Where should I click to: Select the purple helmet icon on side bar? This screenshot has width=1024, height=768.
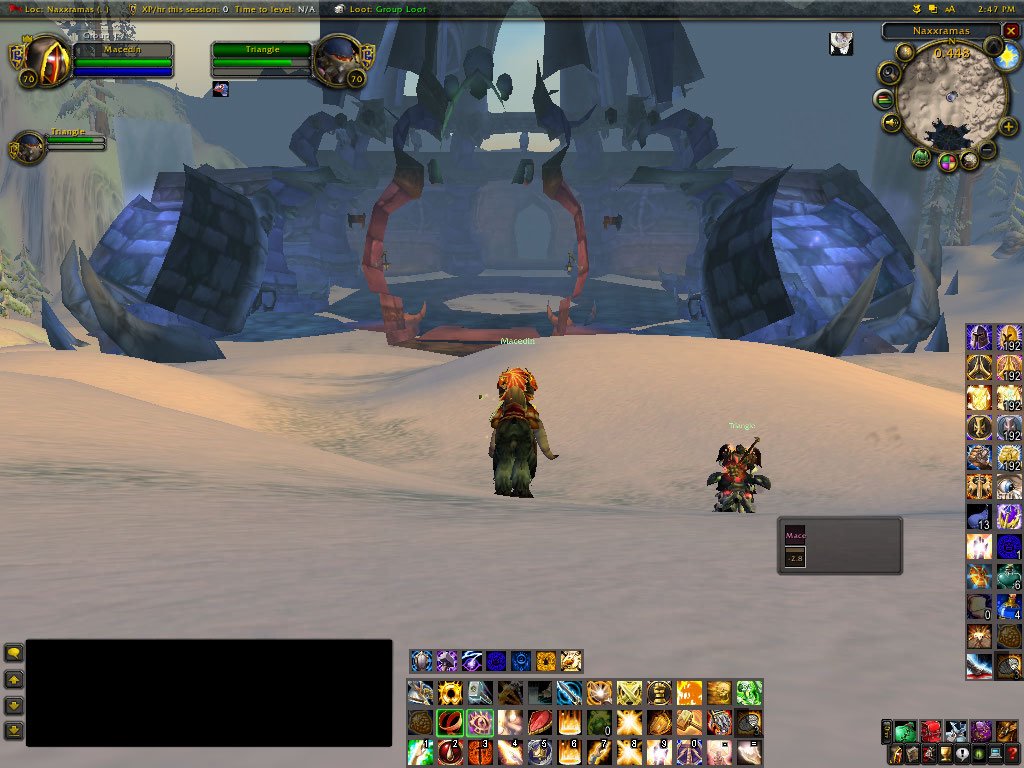coord(979,338)
